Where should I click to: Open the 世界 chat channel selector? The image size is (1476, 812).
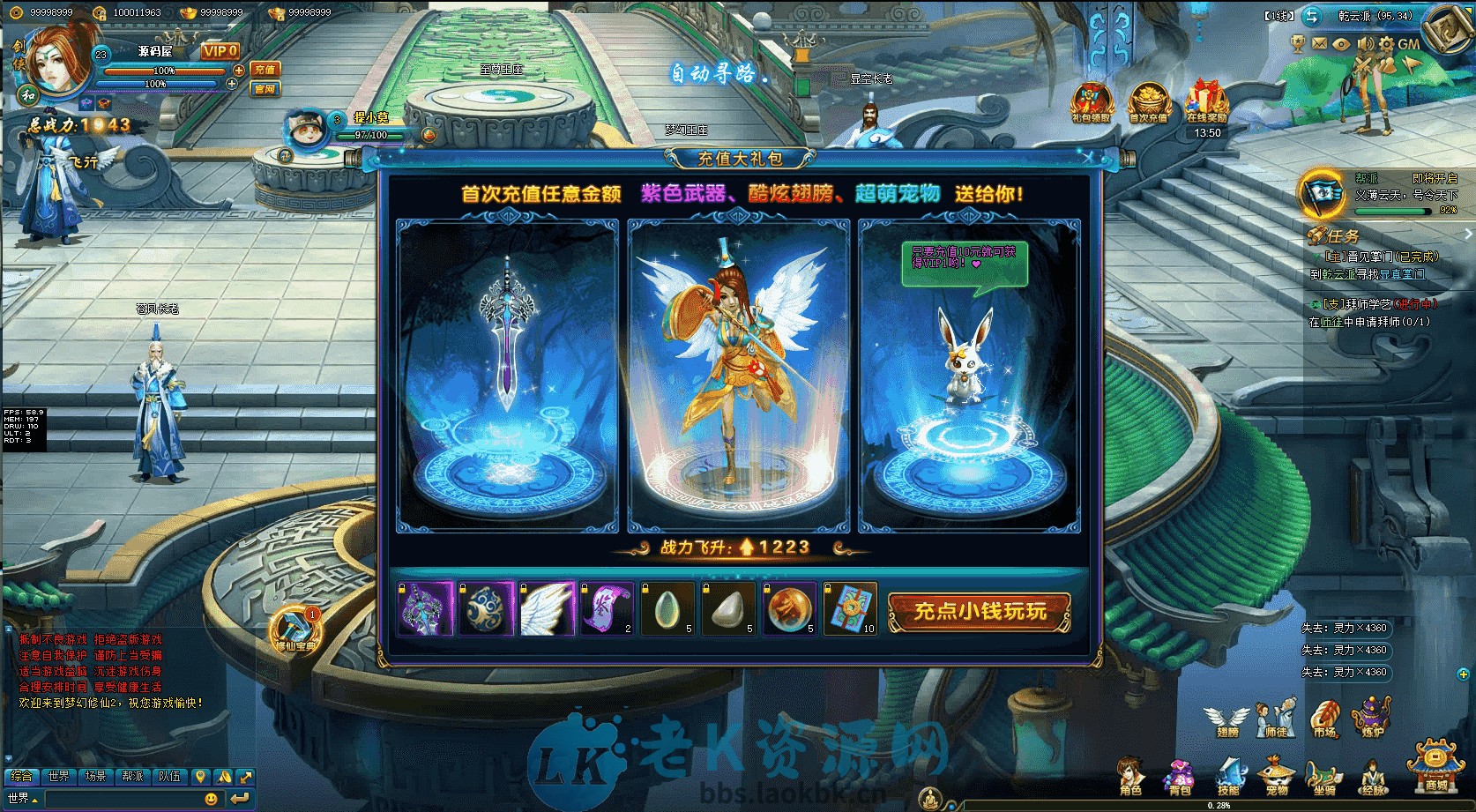pyautogui.click(x=19, y=797)
